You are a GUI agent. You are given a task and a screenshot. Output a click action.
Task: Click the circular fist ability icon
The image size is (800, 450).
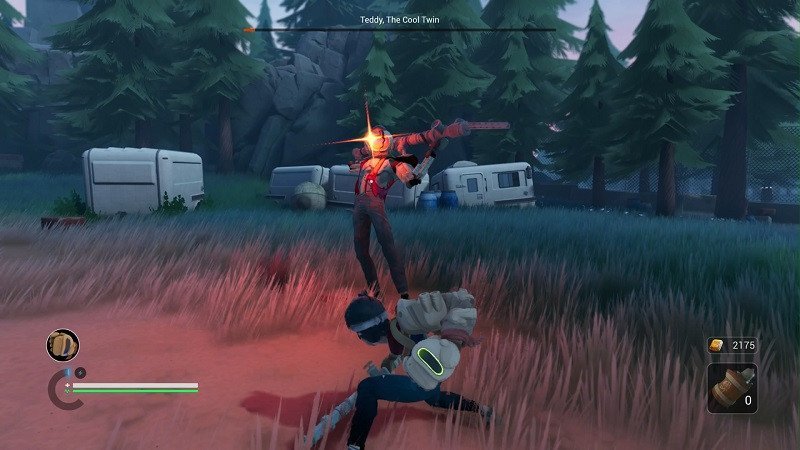(x=62, y=346)
